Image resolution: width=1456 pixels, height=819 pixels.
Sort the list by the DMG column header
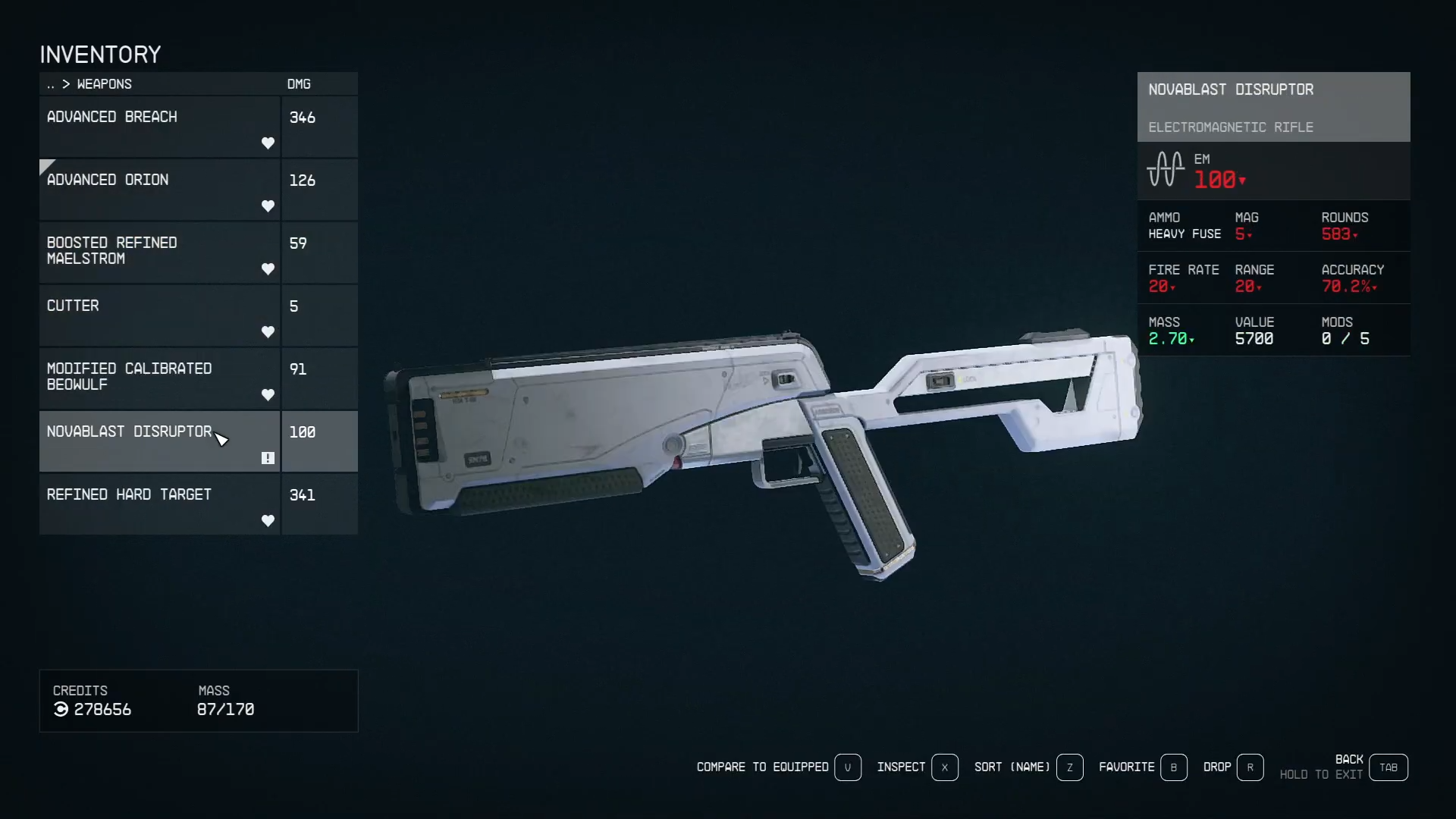coord(299,83)
